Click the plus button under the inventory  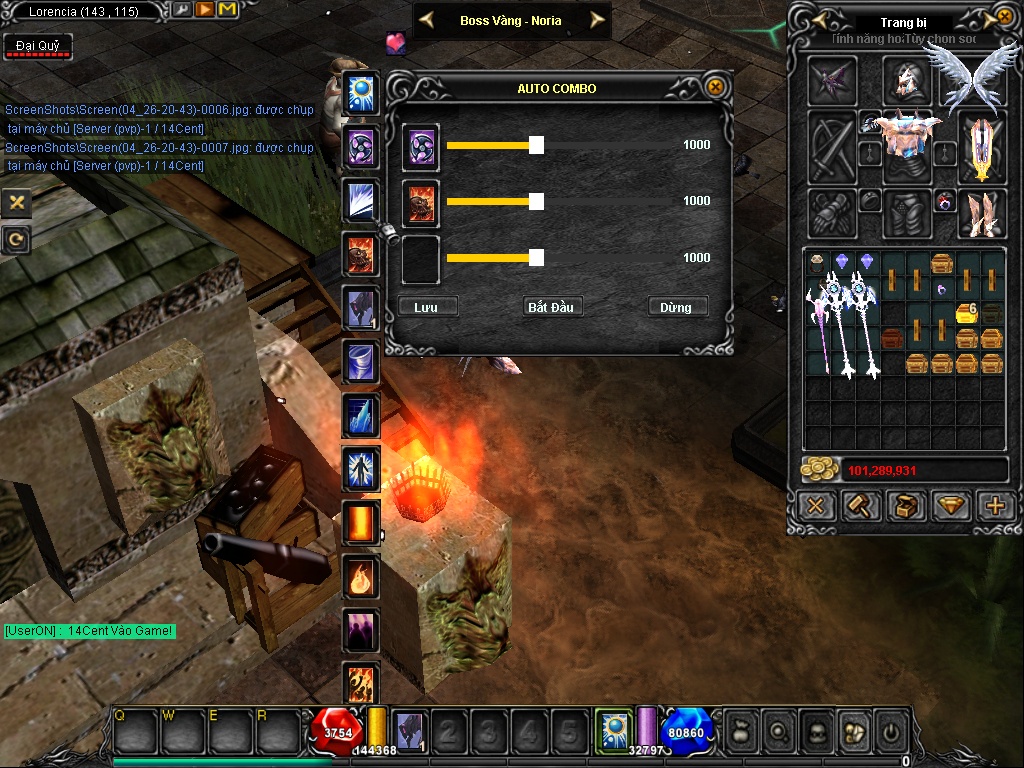[995, 505]
